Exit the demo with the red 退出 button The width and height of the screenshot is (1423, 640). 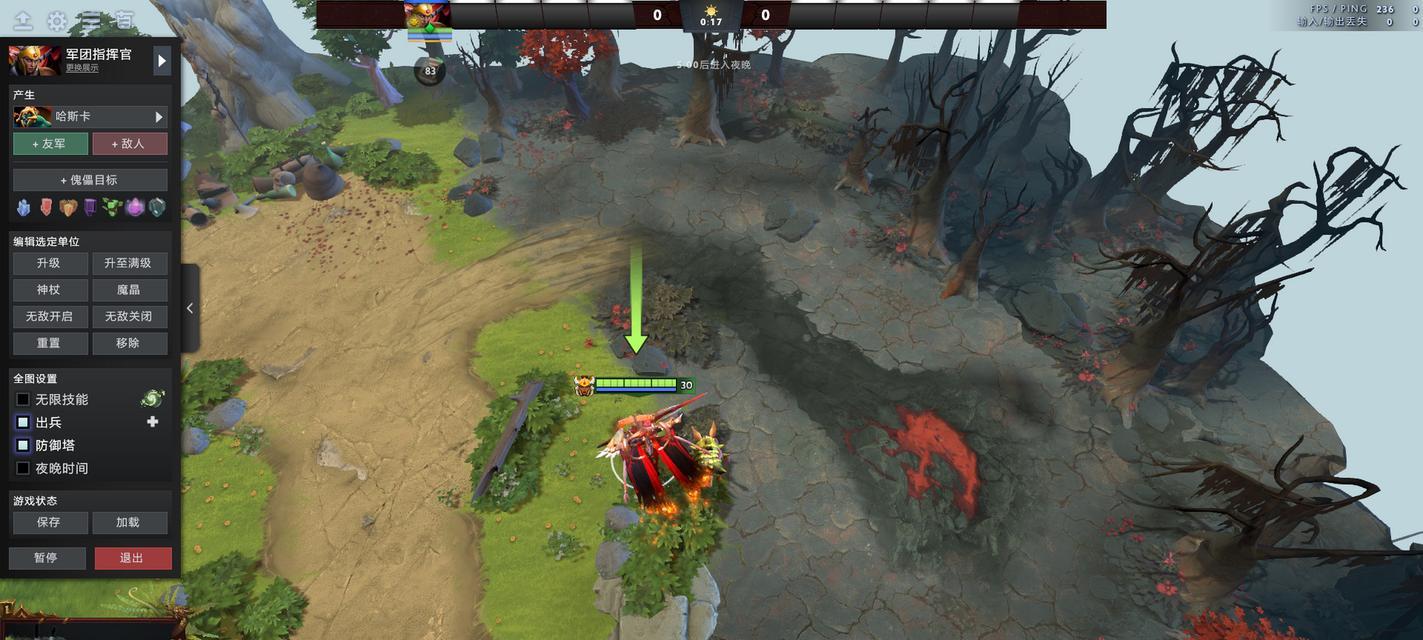pos(132,558)
